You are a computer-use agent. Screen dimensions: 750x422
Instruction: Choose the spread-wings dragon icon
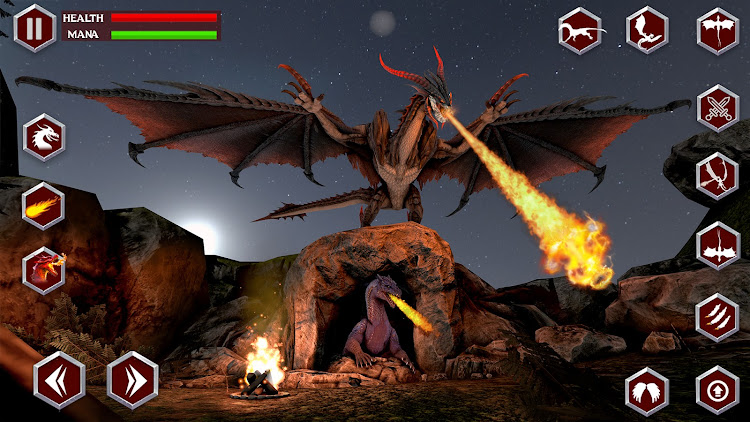coord(718,31)
